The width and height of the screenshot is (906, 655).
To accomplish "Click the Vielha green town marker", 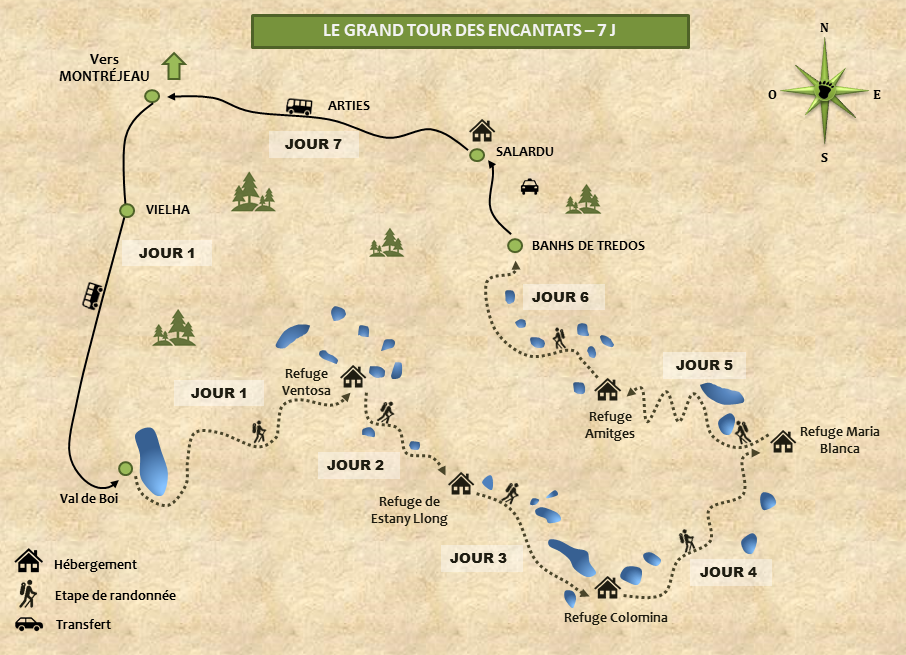I will (x=127, y=210).
